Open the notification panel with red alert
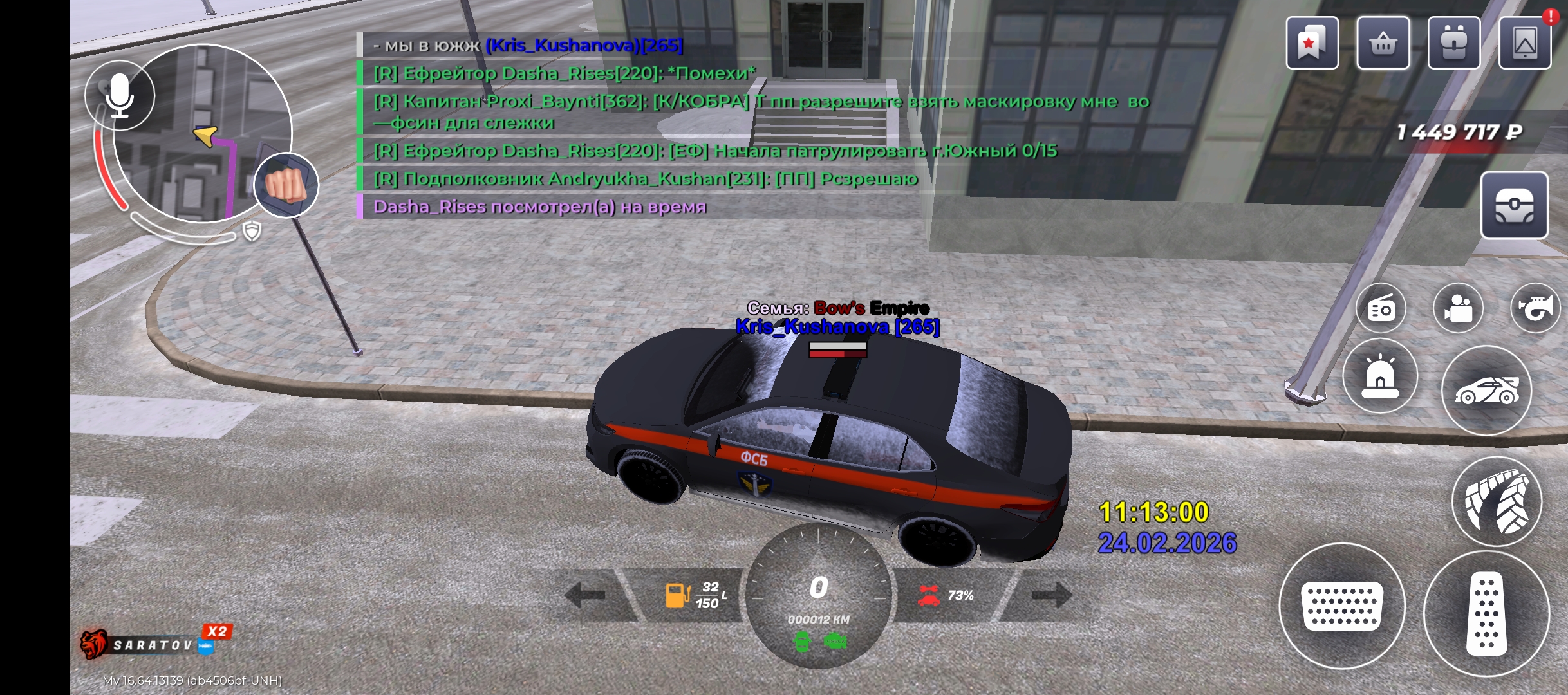Screen dimensions: 1568x695 tap(1525, 43)
